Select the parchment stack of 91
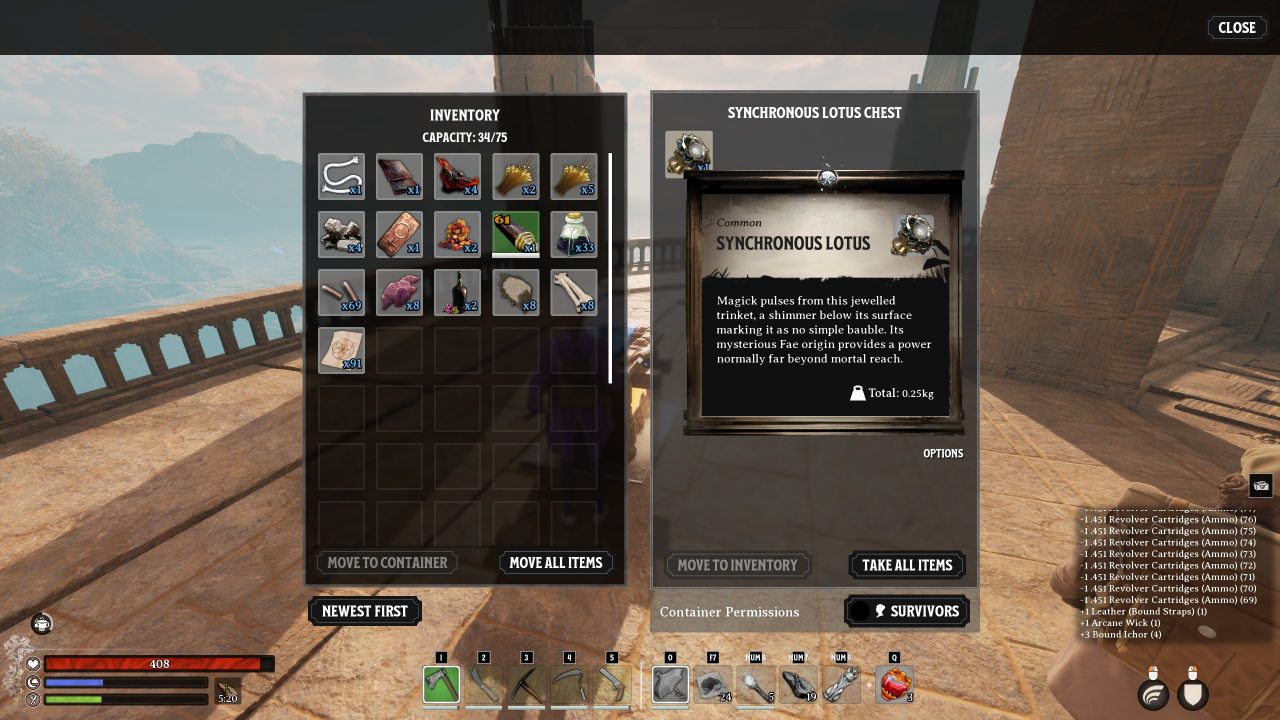The width and height of the screenshot is (1280, 720). click(342, 351)
